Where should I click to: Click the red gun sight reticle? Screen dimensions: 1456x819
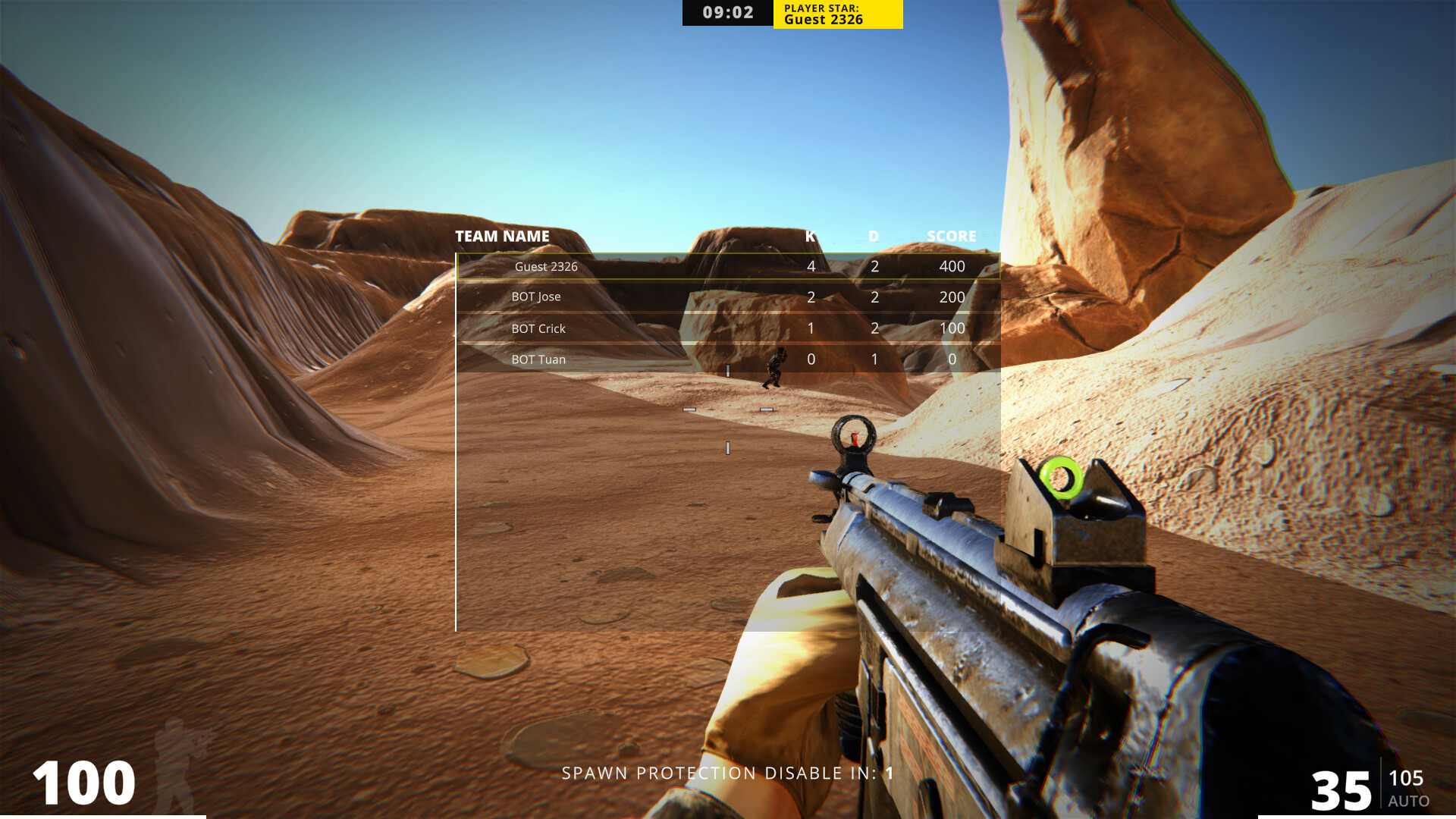click(853, 438)
